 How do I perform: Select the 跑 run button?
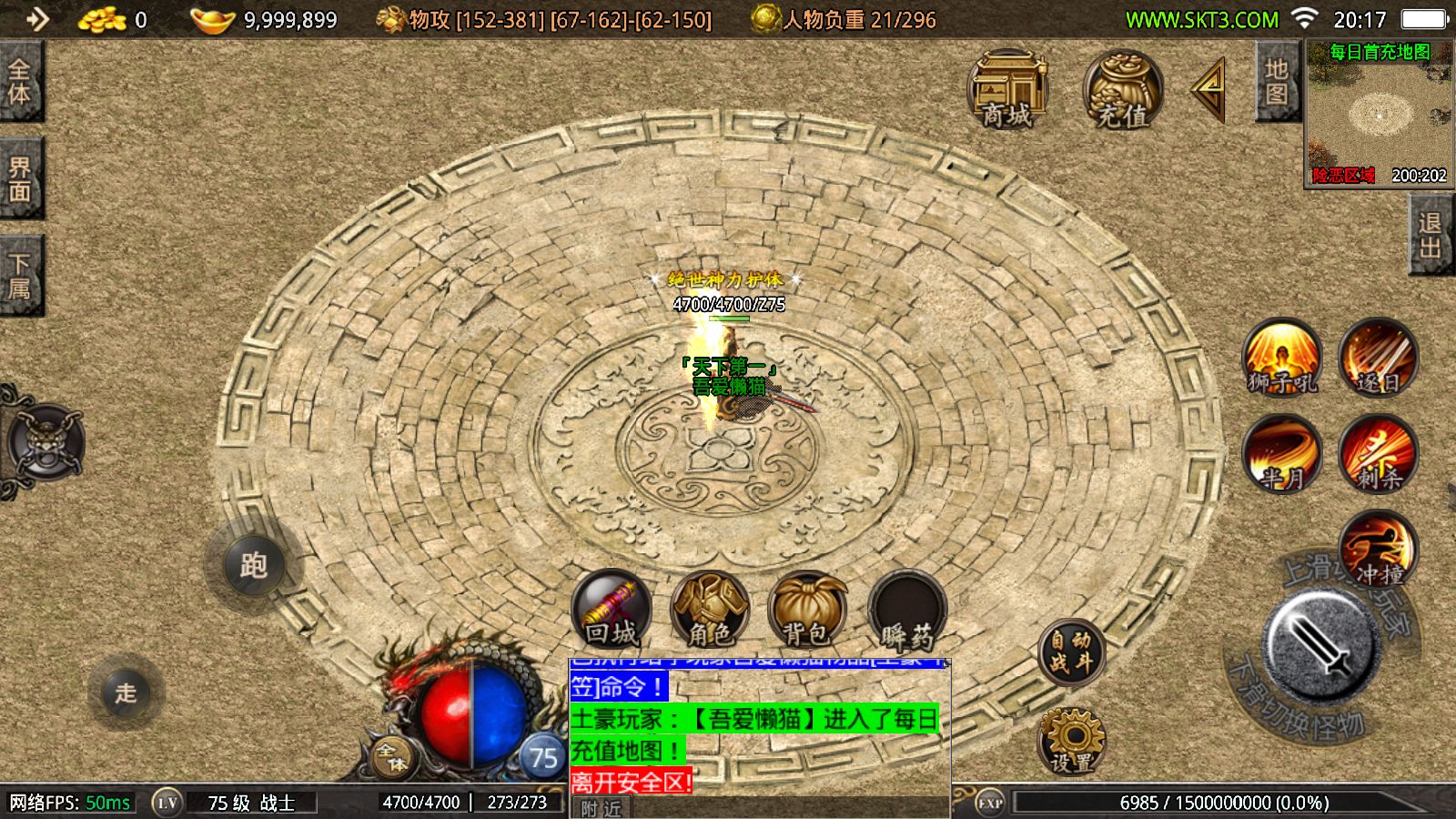click(x=253, y=565)
